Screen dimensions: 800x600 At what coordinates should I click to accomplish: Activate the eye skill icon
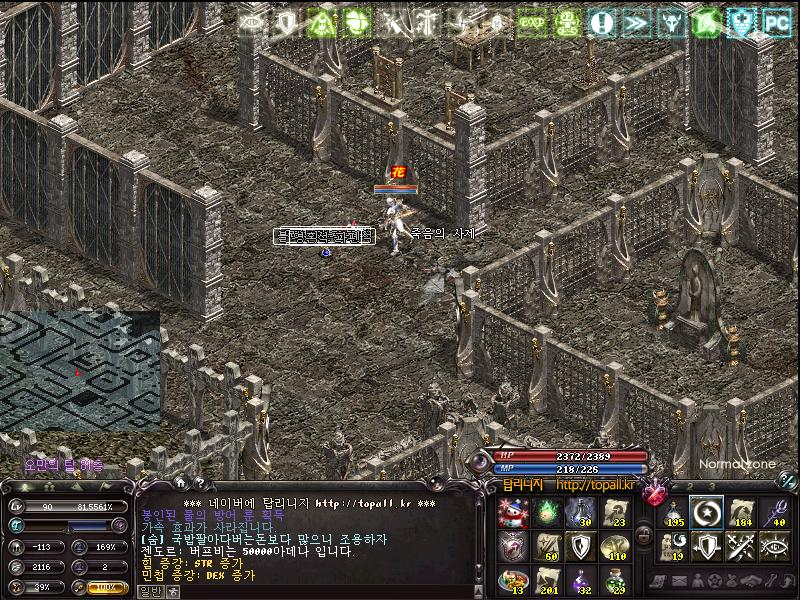(774, 546)
